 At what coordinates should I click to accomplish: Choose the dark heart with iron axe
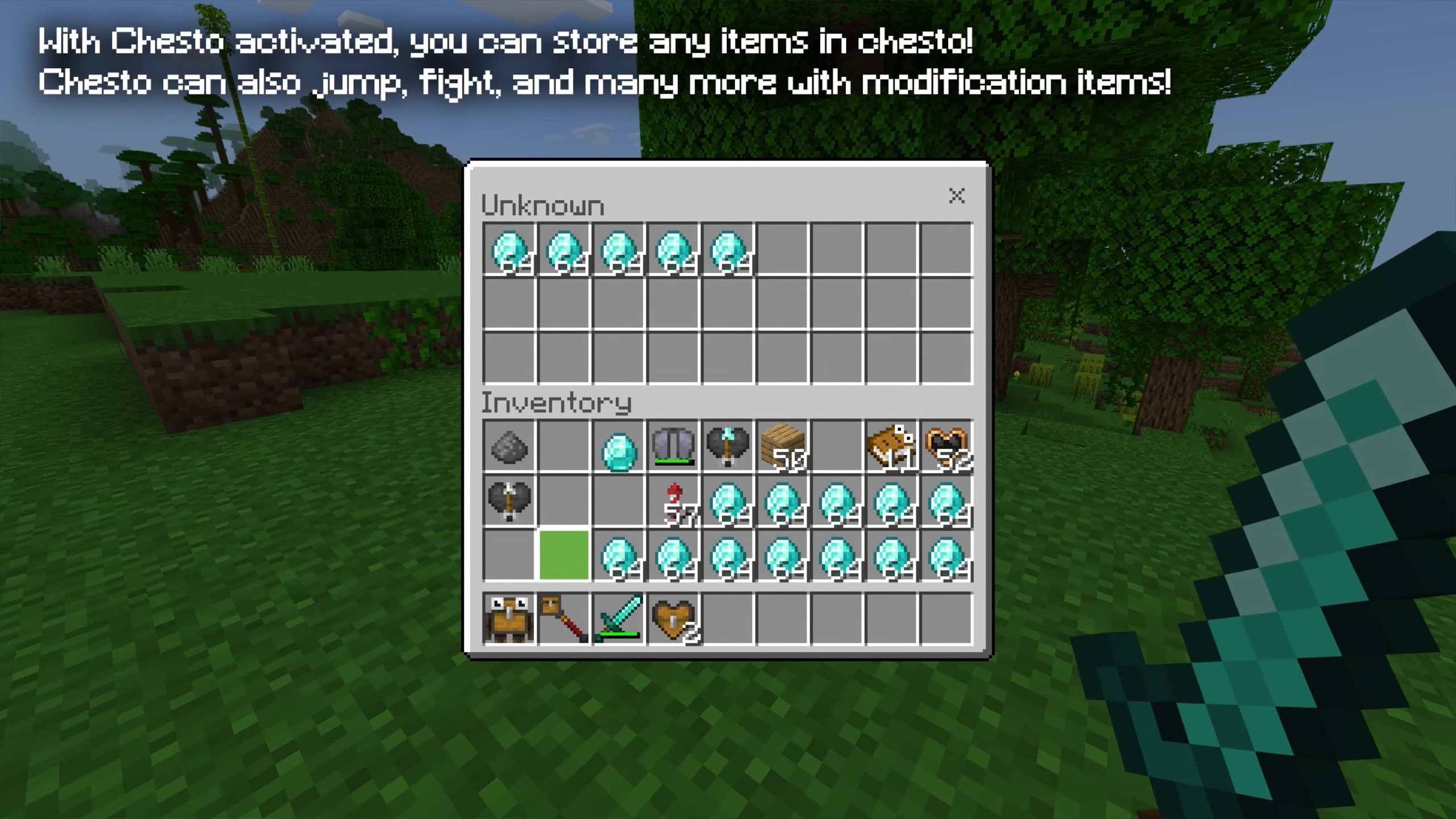point(509,502)
